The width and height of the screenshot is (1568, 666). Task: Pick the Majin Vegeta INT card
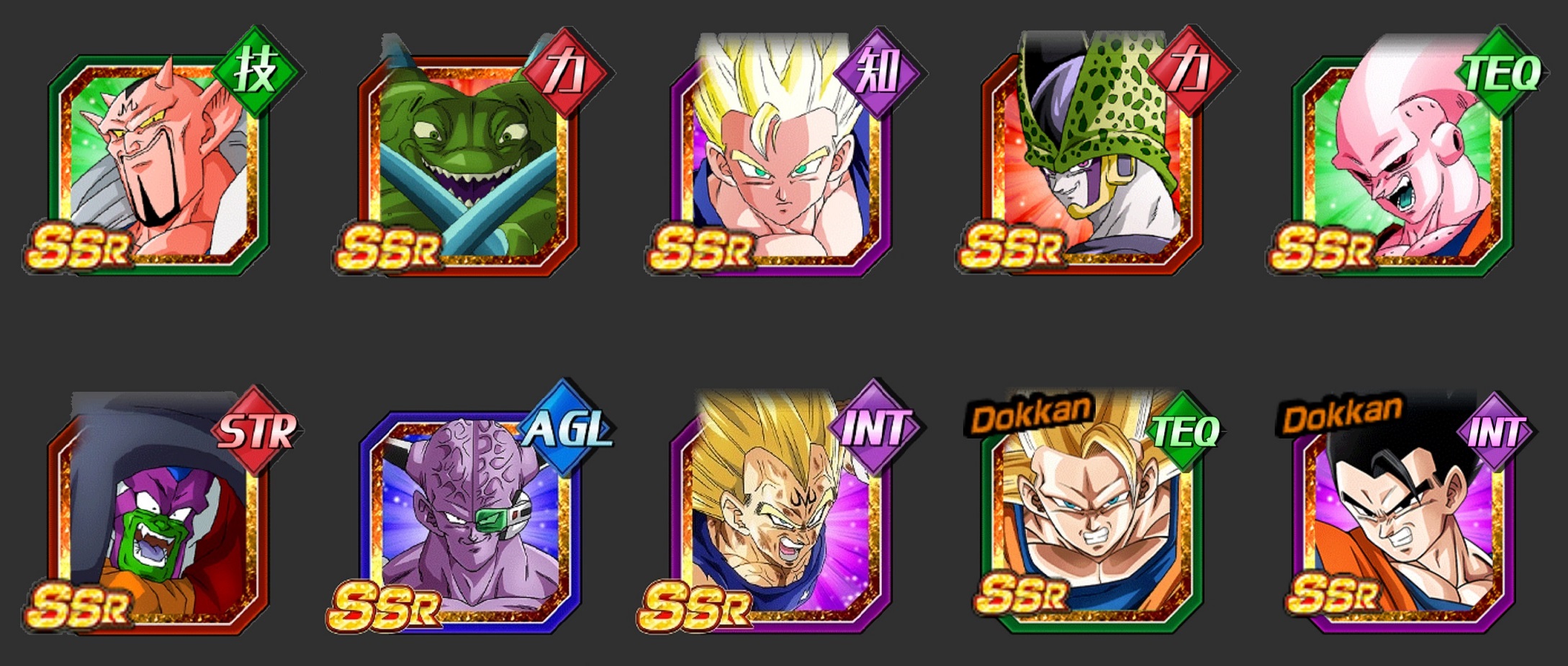tap(780, 518)
